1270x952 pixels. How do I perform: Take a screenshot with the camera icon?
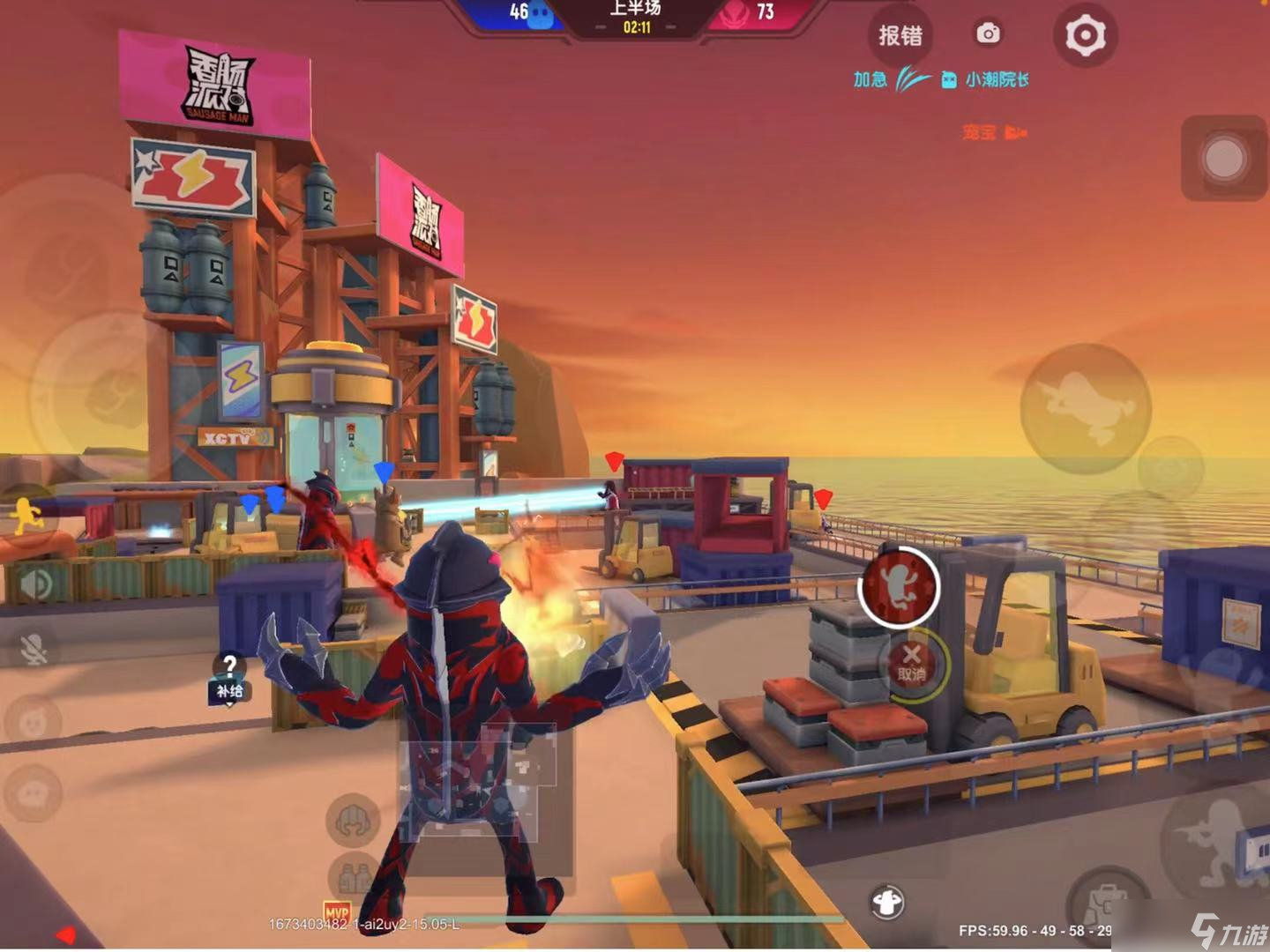(x=988, y=34)
